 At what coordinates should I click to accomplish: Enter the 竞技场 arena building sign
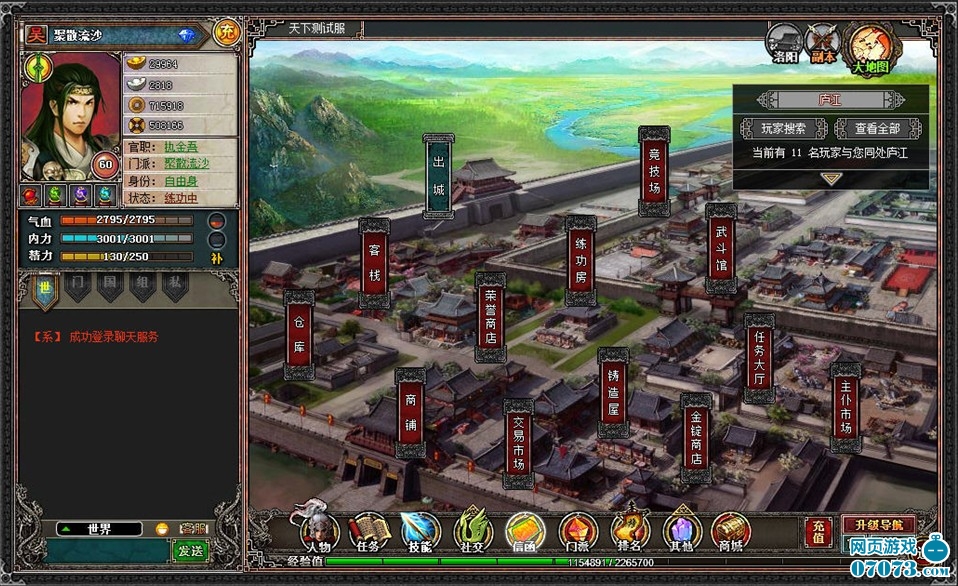[654, 171]
